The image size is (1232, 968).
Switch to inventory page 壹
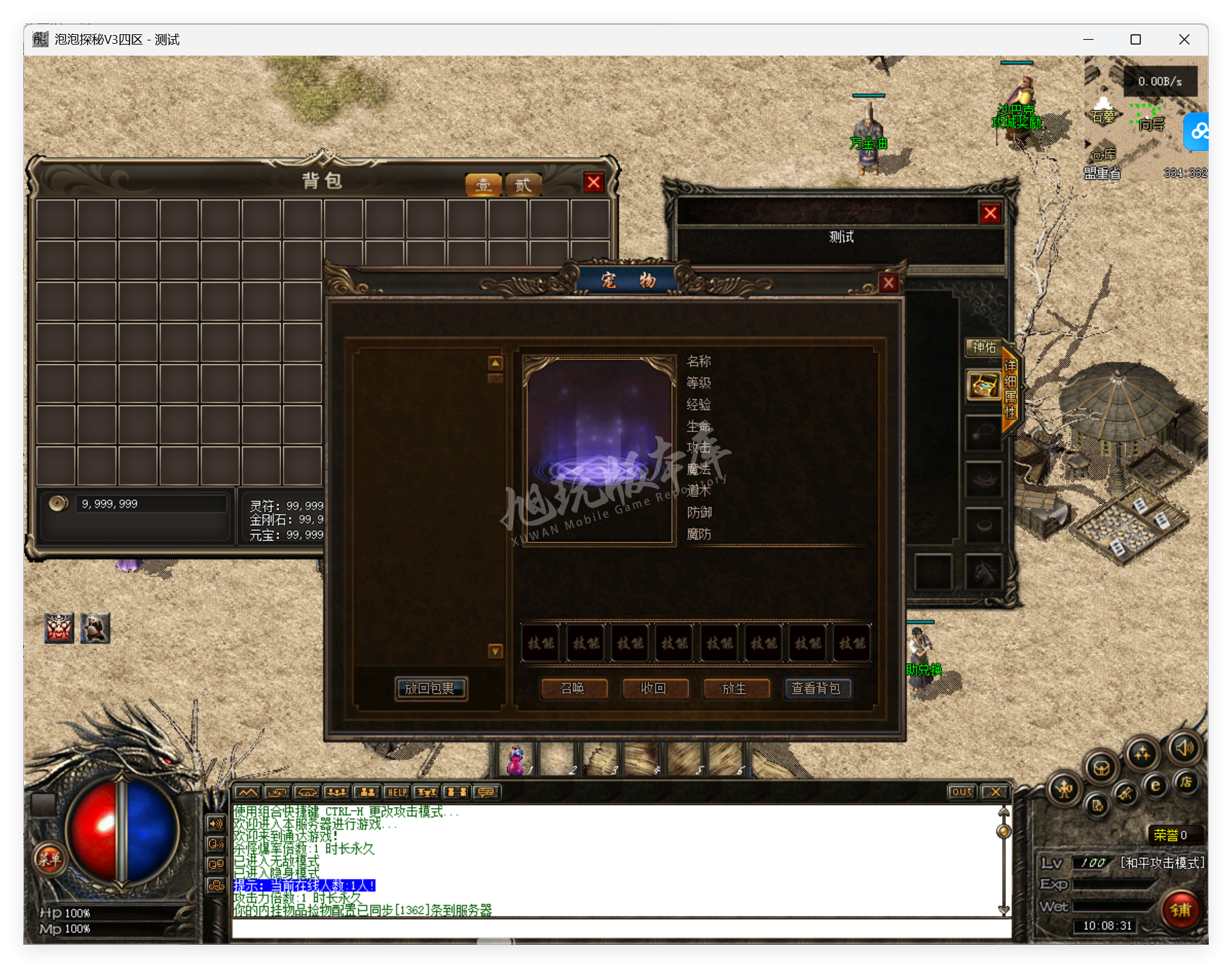tap(483, 184)
